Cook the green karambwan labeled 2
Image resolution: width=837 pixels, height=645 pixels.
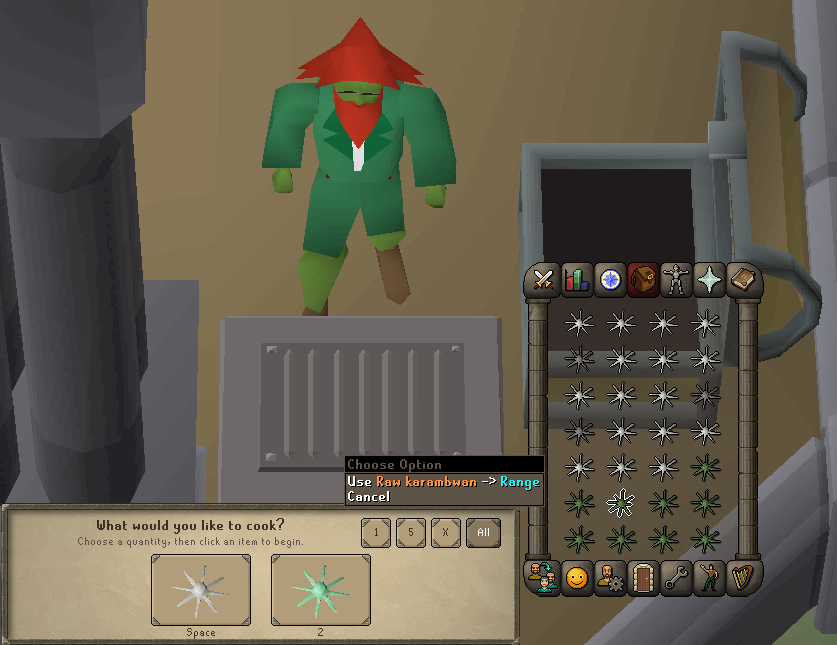pyautogui.click(x=320, y=590)
